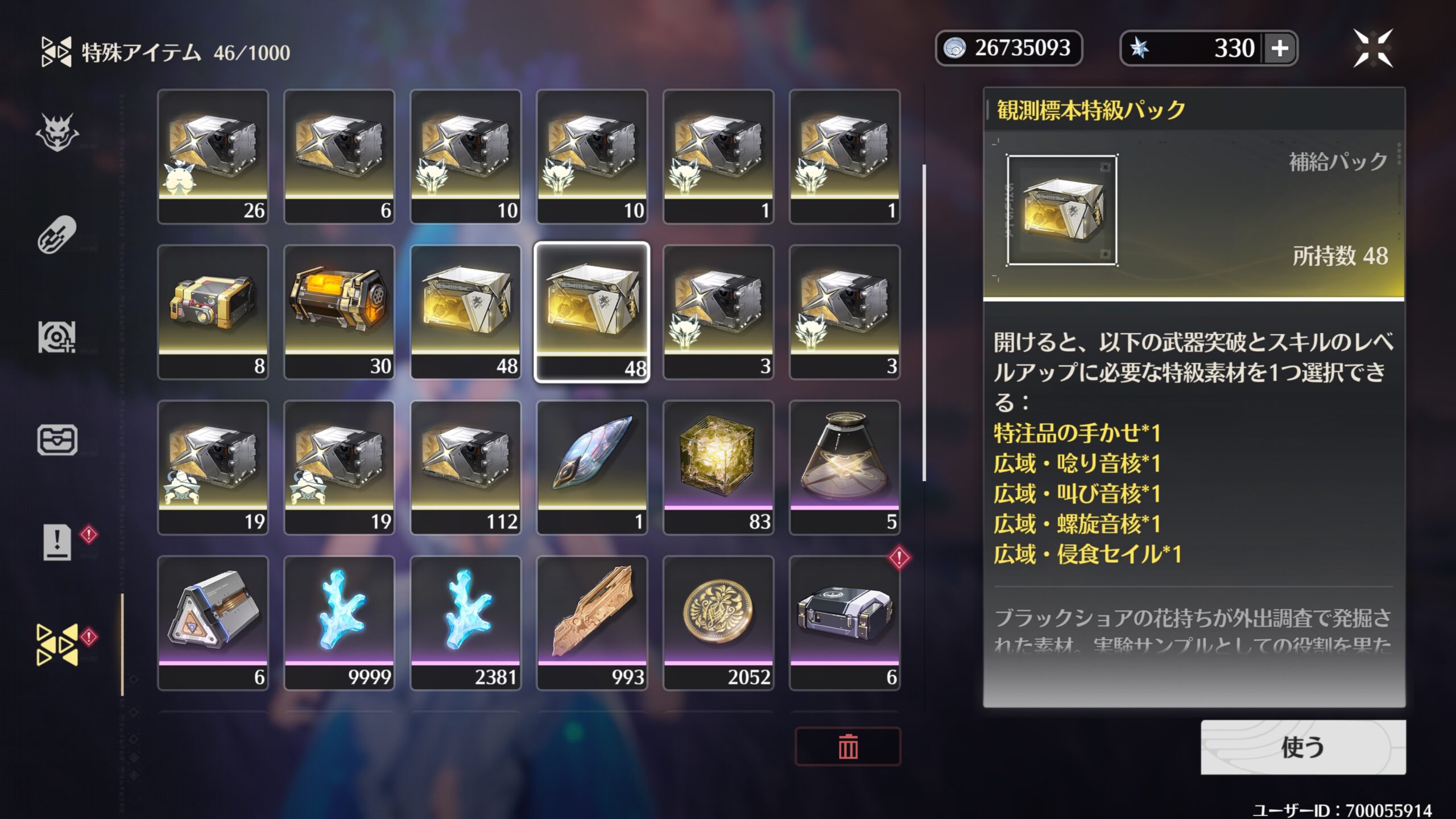The height and width of the screenshot is (819, 1456).
Task: Close the inventory screen
Action: click(x=1373, y=48)
